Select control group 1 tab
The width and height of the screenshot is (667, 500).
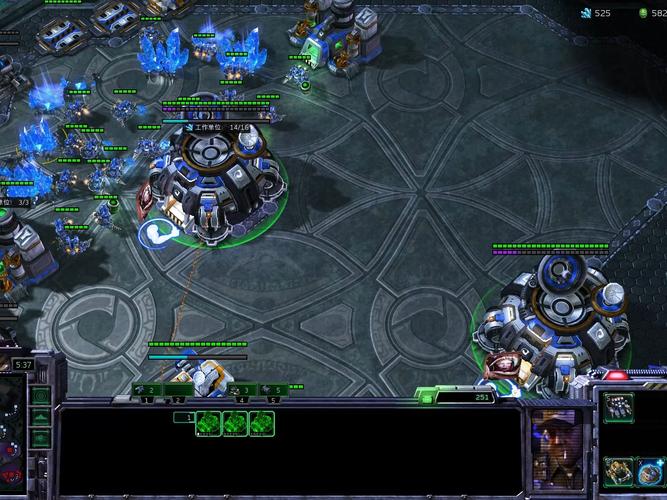[x=146, y=390]
